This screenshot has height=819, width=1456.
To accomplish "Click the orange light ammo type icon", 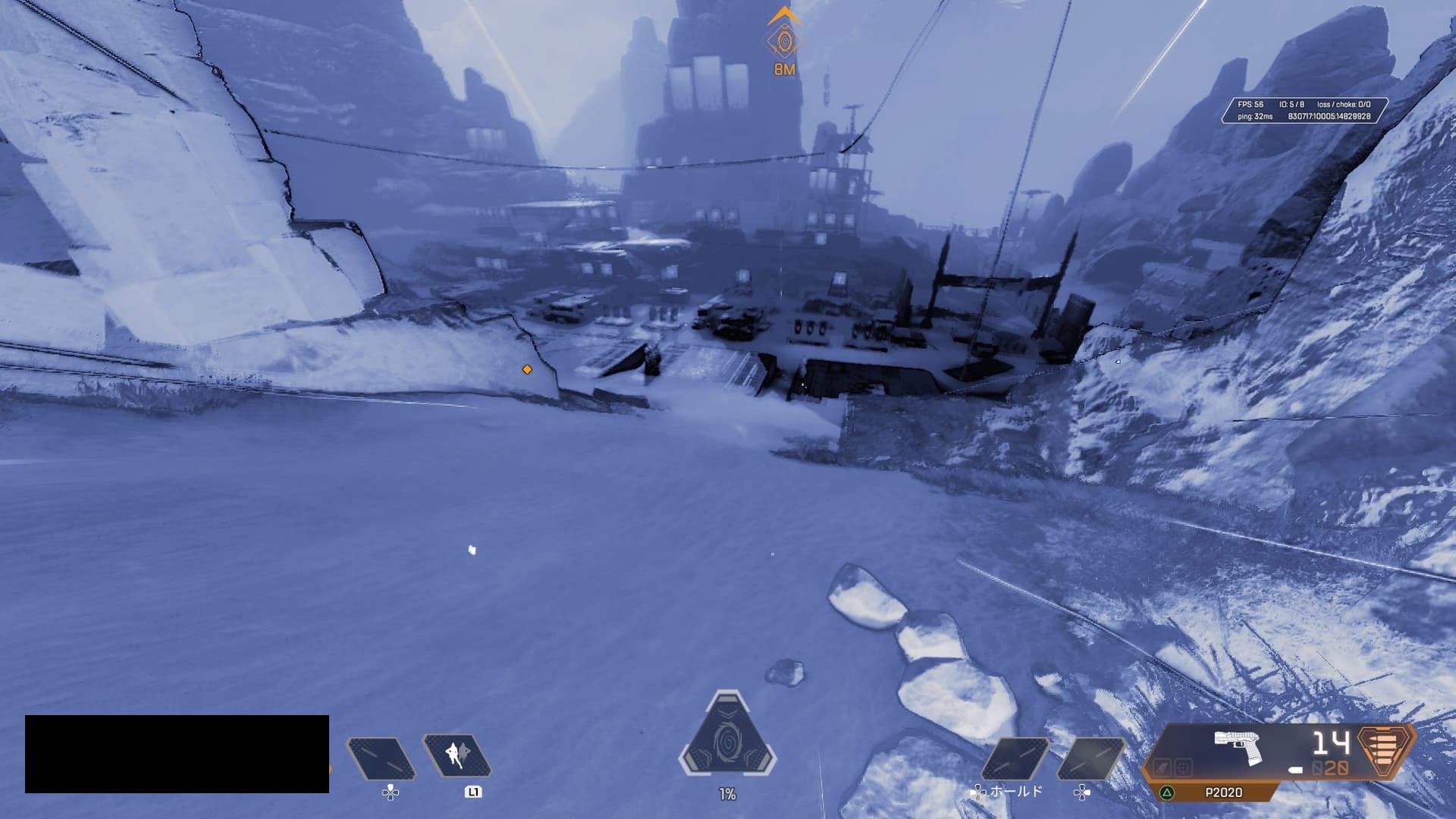I will coord(1386,751).
